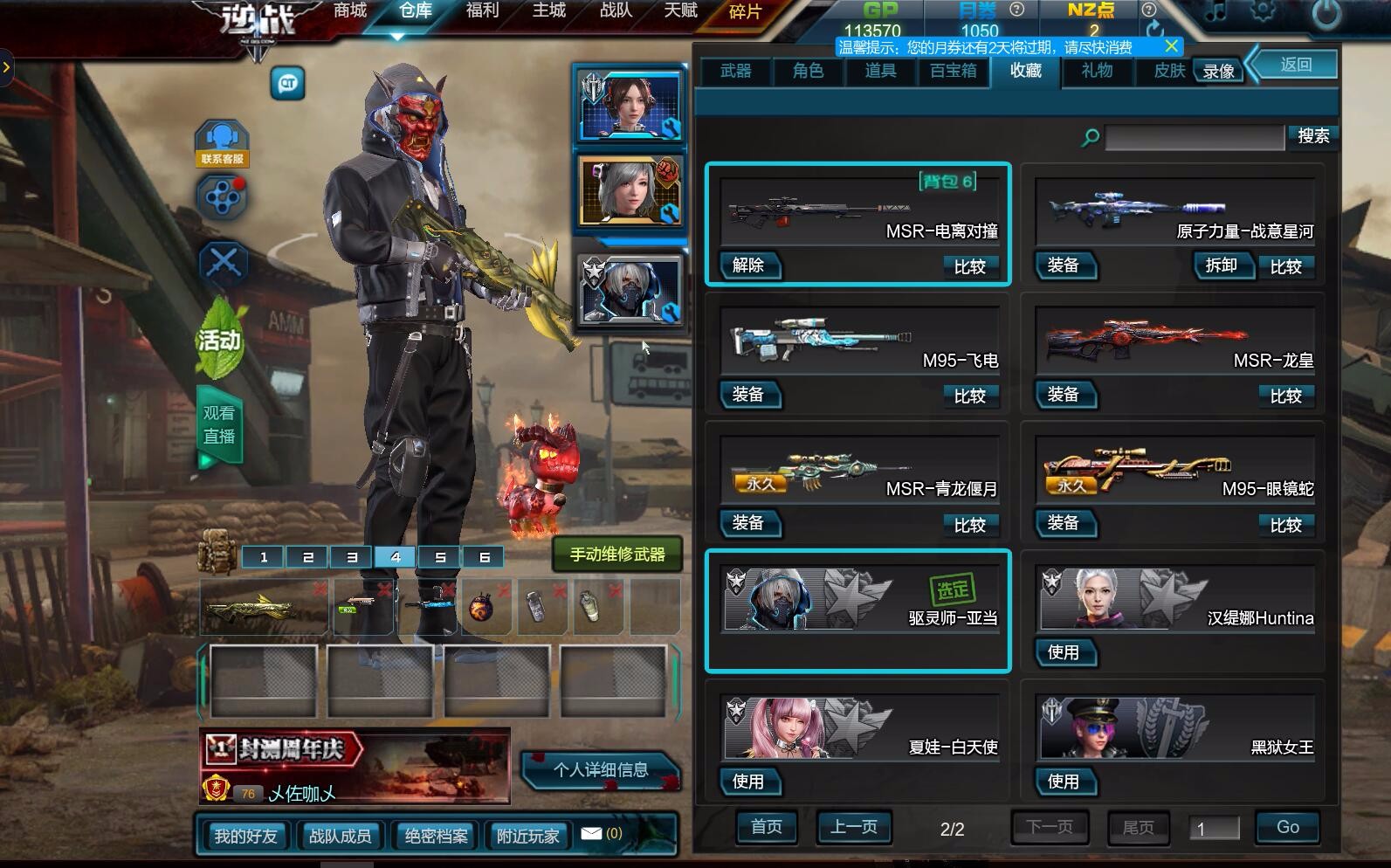Open 个人详细信息 personal details
The image size is (1391, 868).
[x=601, y=769]
